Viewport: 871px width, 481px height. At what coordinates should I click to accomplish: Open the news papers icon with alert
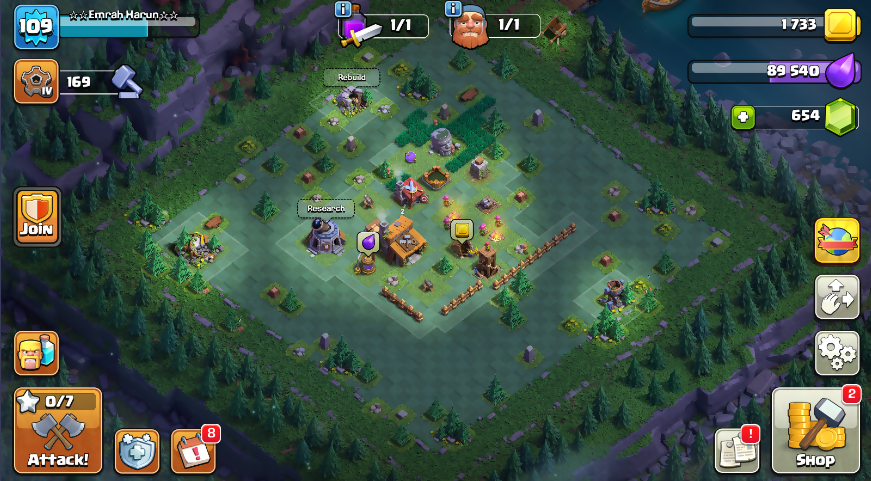coord(736,451)
